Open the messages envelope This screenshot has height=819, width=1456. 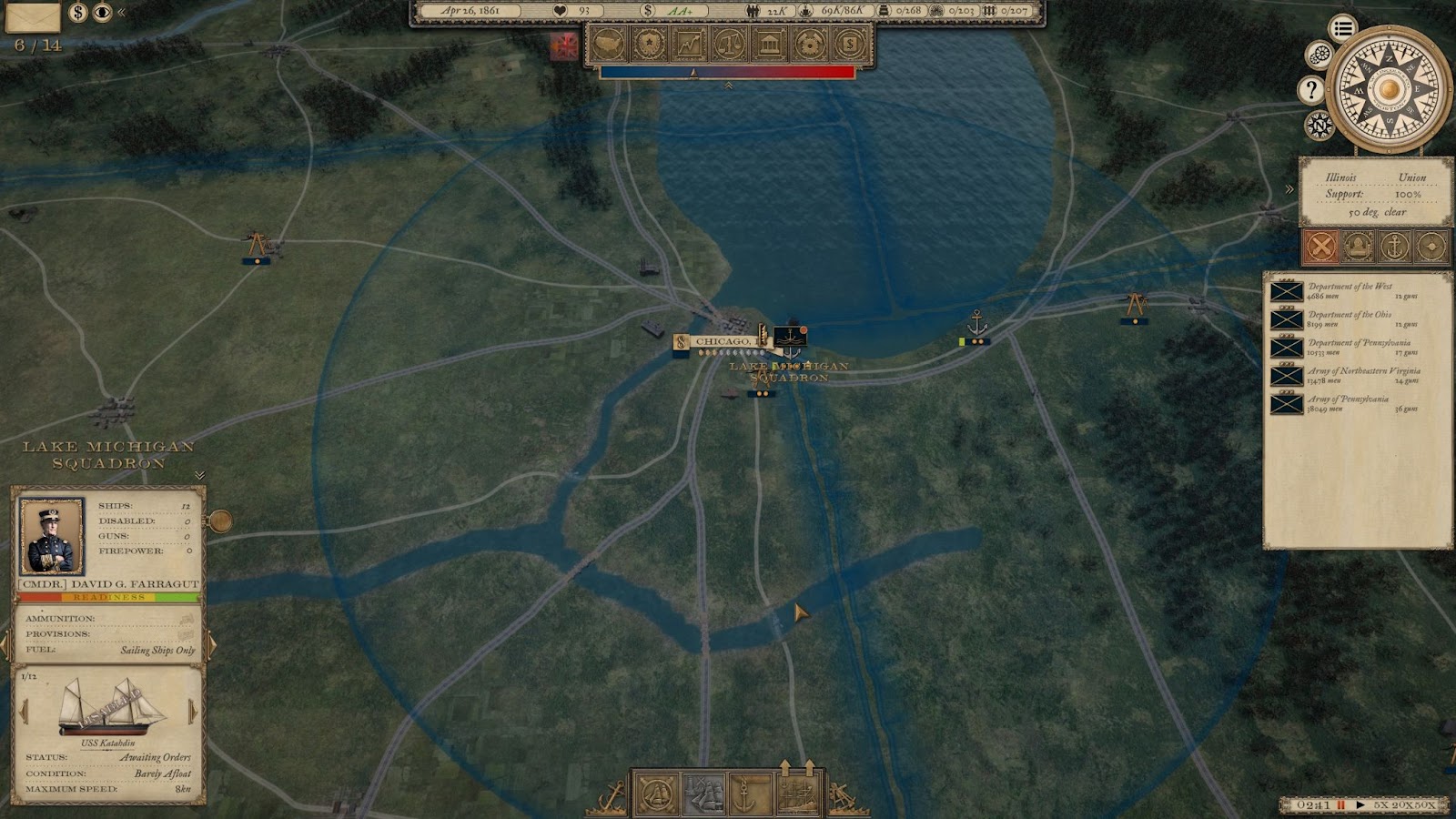[33, 15]
